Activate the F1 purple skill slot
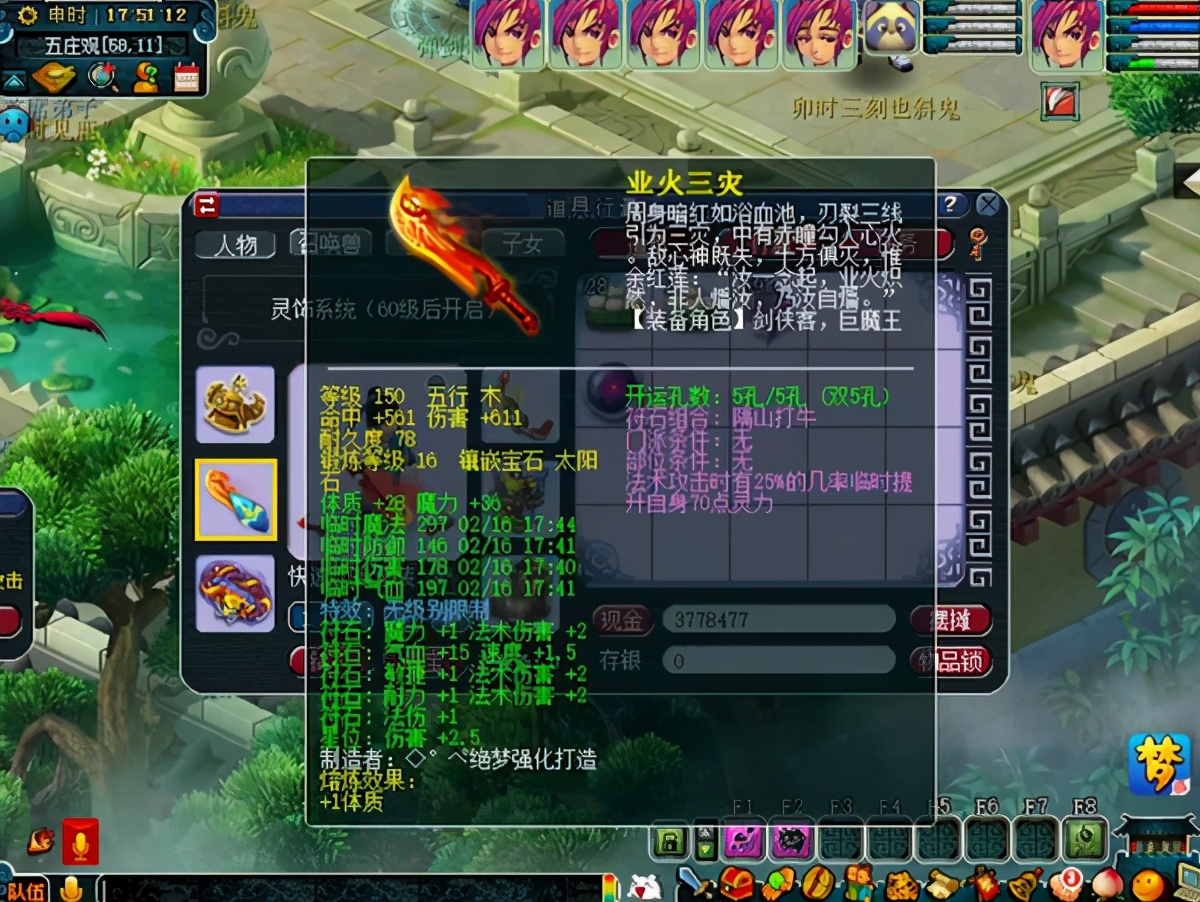The image size is (1200, 902). 743,840
